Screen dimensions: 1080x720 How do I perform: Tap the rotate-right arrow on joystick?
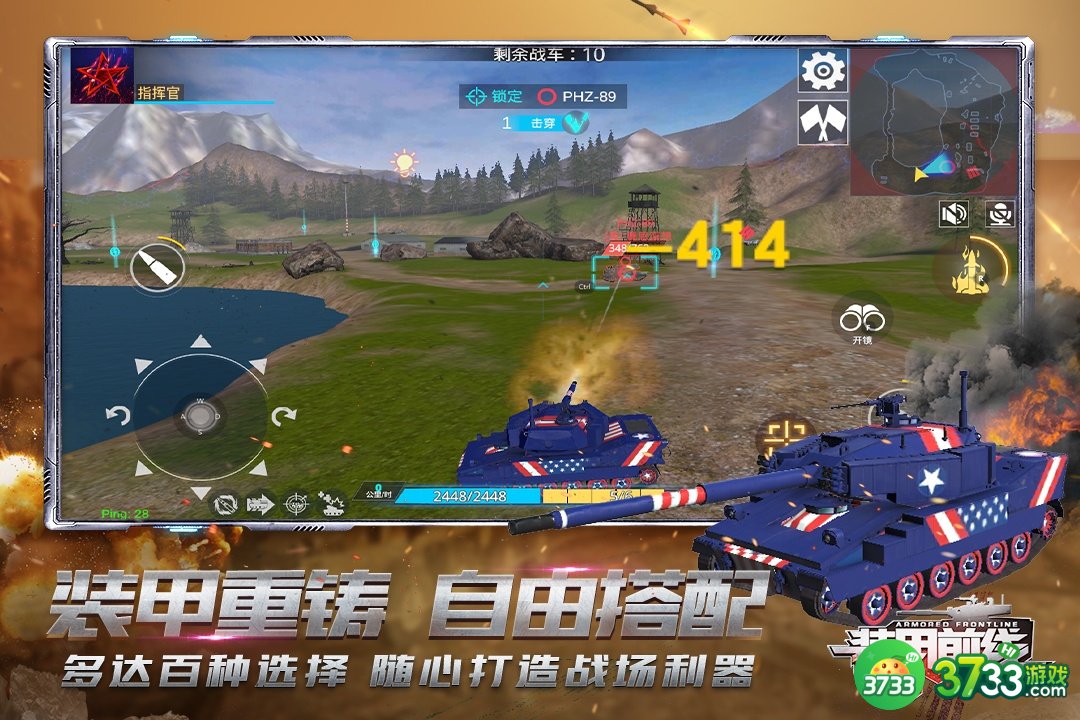283,416
